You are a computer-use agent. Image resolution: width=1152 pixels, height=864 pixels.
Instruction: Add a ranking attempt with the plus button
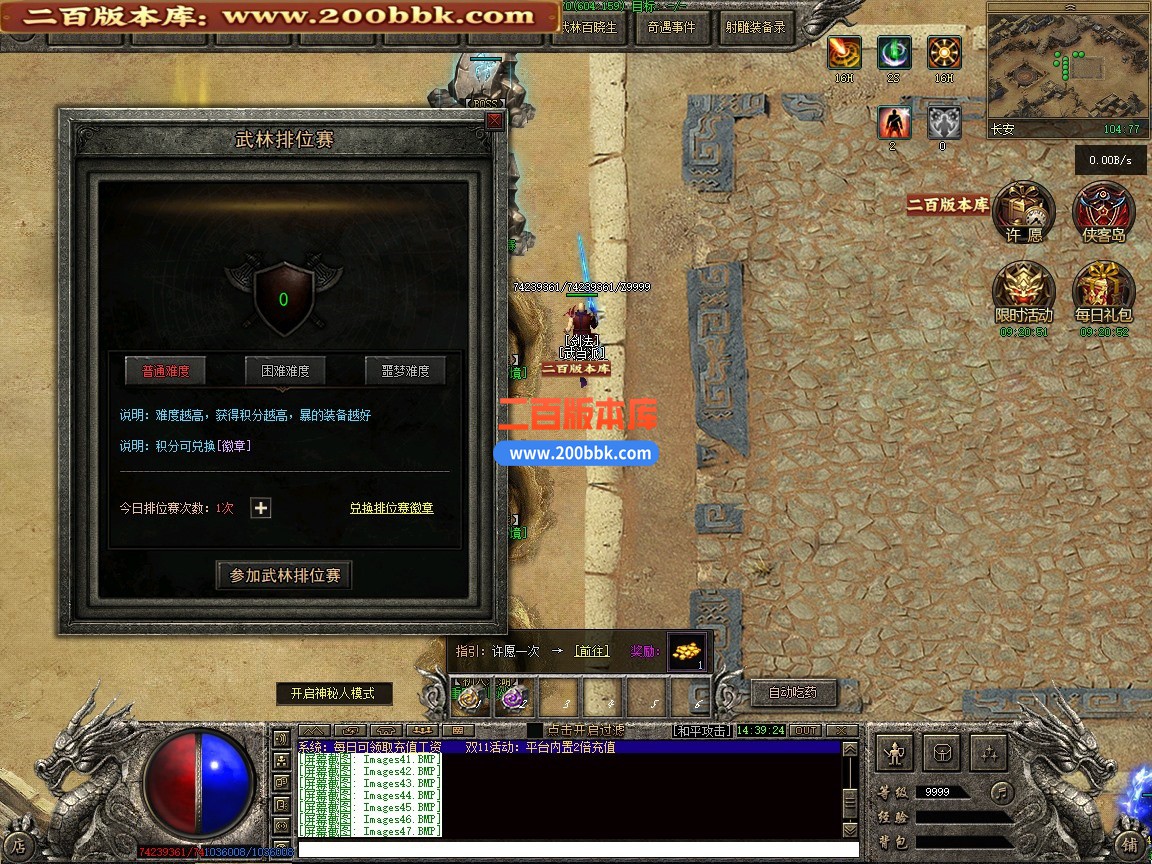261,508
